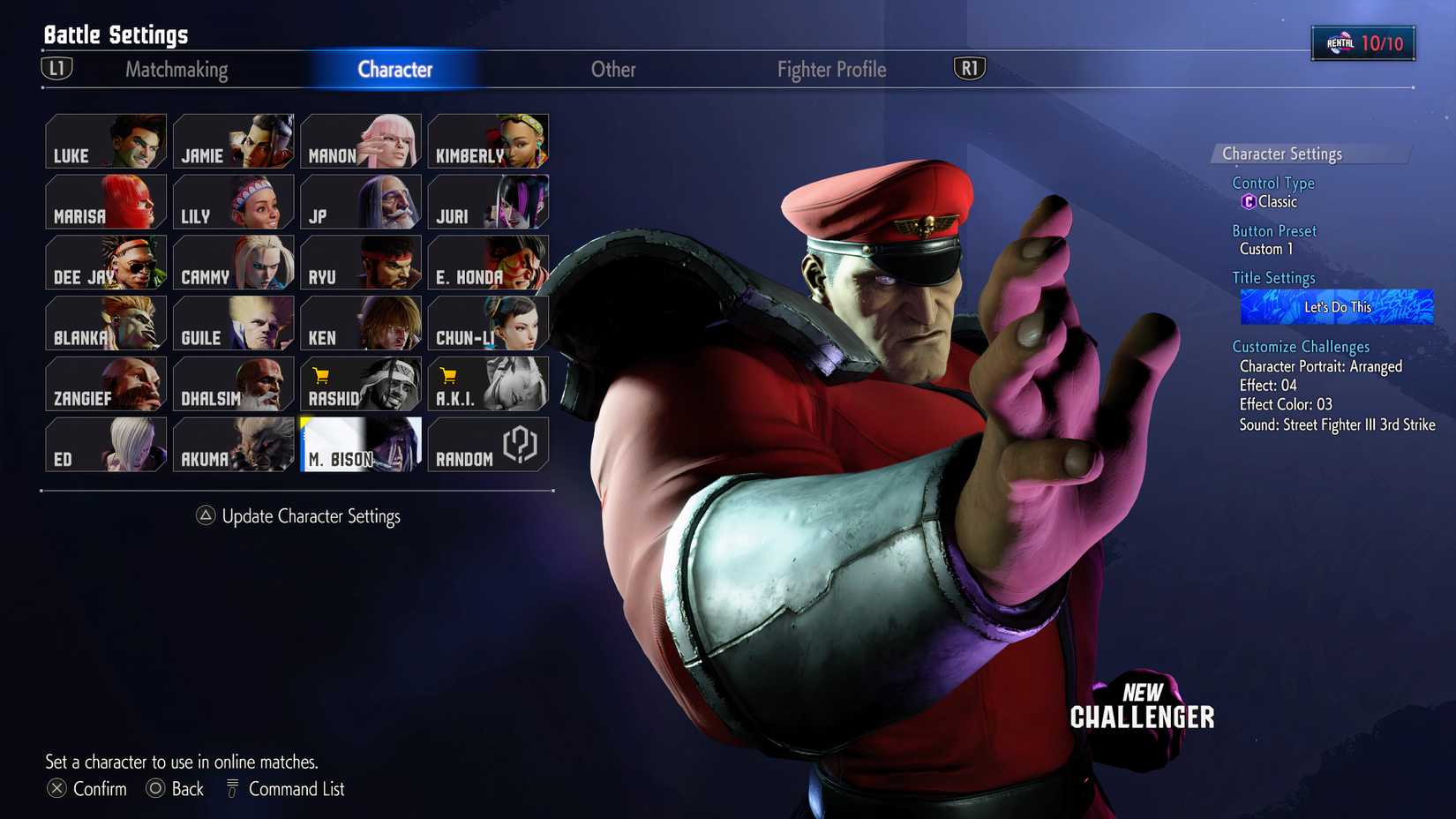Pick M. Bison as your character
The height and width of the screenshot is (819, 1456).
pos(360,444)
